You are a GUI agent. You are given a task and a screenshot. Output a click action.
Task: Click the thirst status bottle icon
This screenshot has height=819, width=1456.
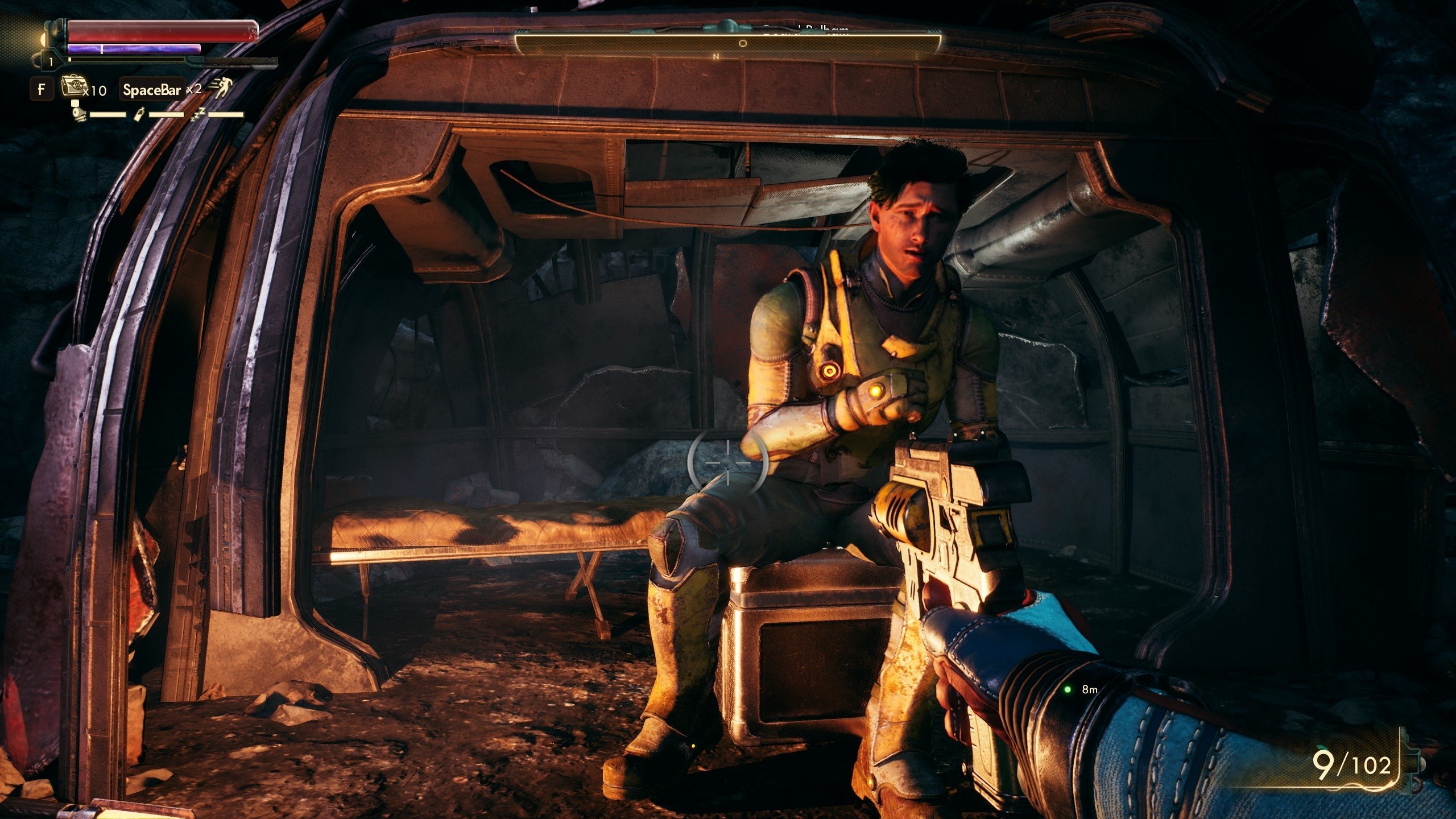(x=138, y=114)
